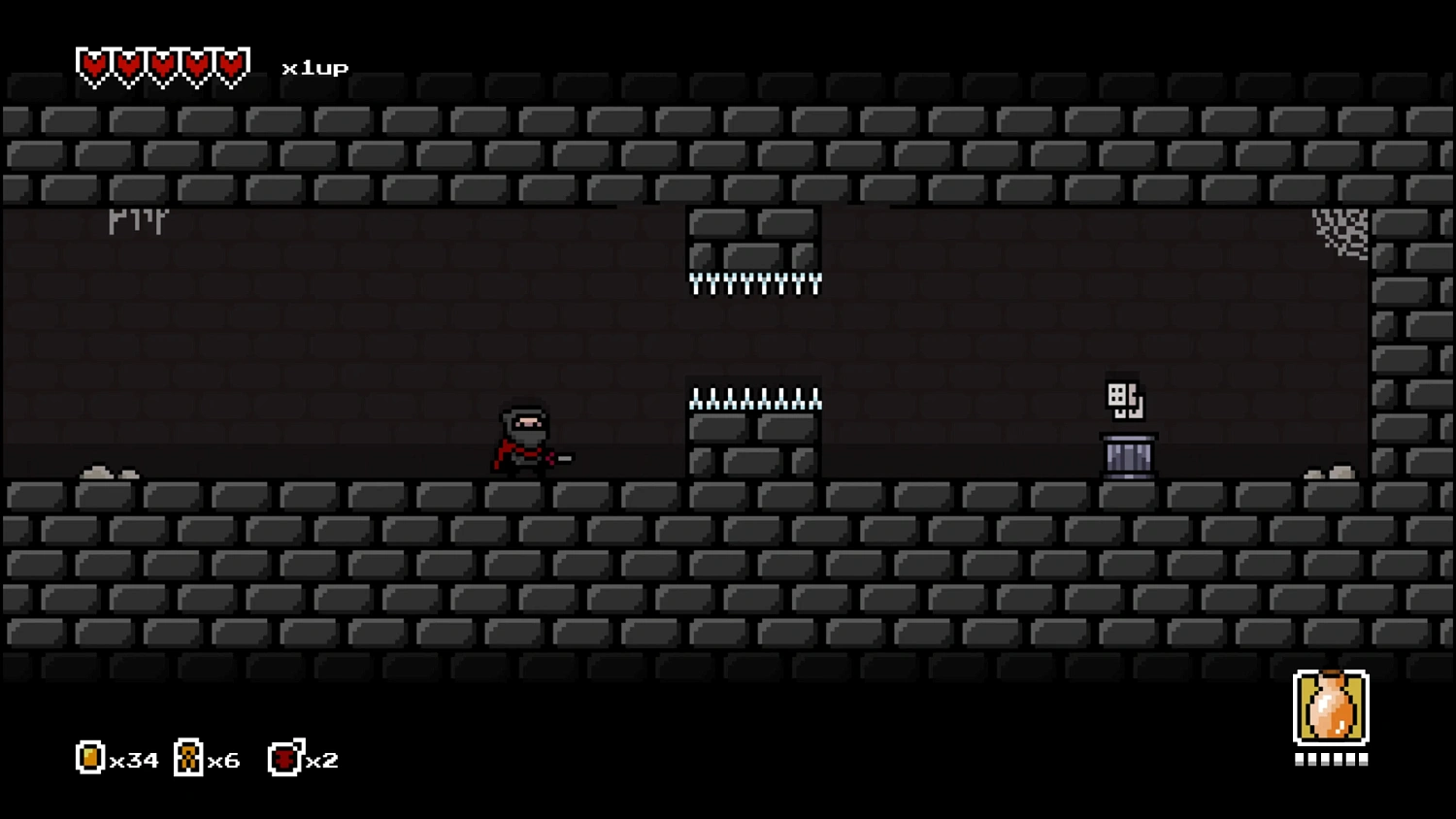Click the graffiti text on the upper left wall
Screen dimensions: 1456x819
coord(137,221)
